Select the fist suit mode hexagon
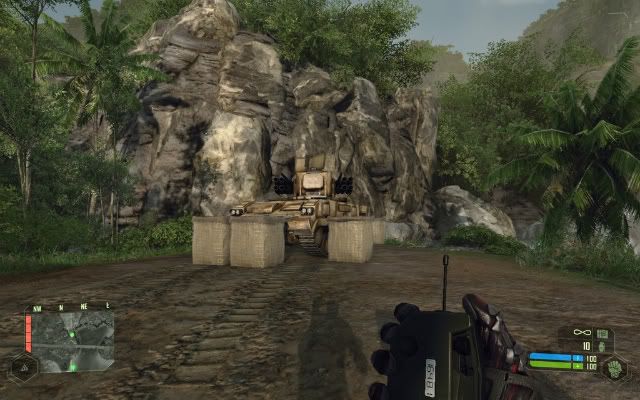Image resolution: width=640 pixels, height=400 pixels. coord(617,367)
